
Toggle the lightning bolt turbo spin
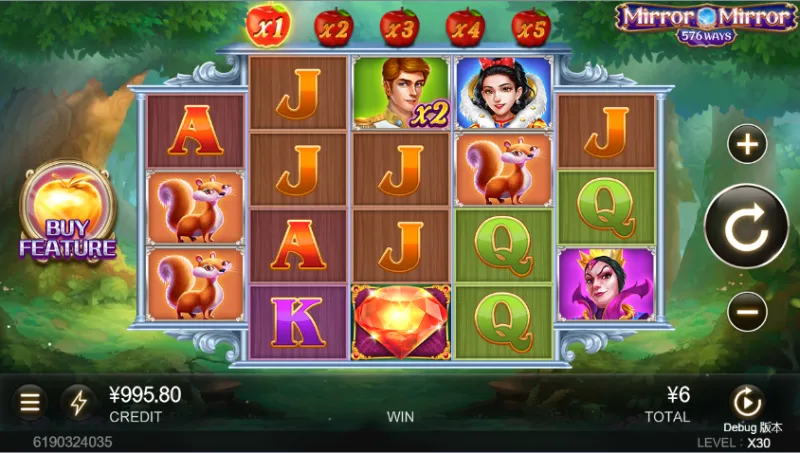point(78,402)
